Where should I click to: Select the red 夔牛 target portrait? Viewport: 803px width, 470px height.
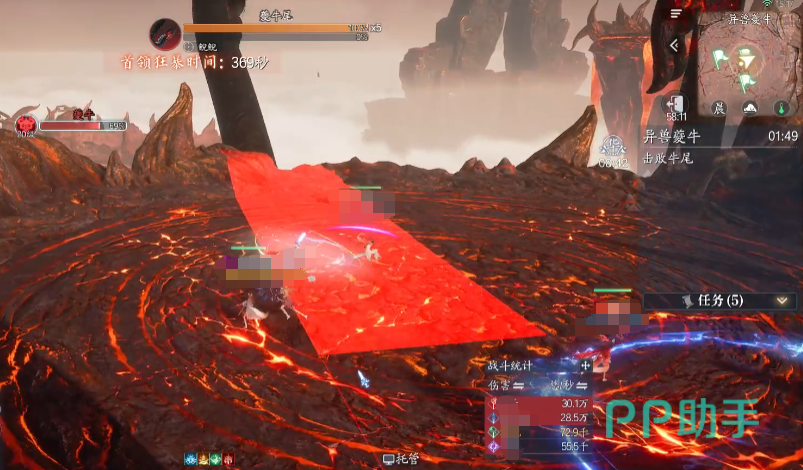26,124
